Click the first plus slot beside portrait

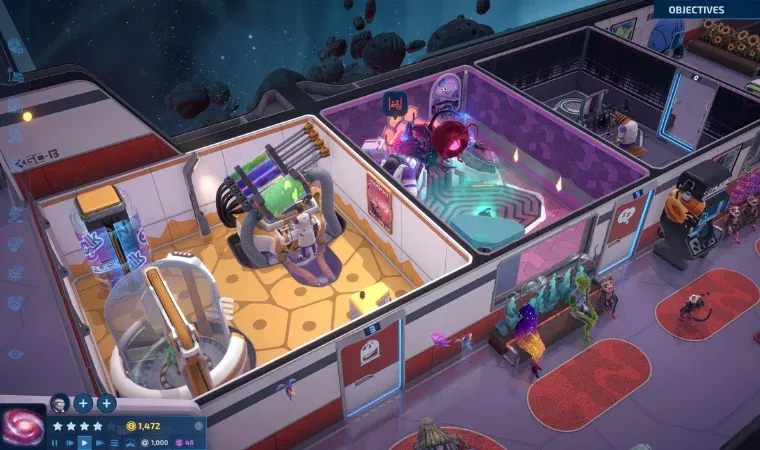[x=83, y=403]
